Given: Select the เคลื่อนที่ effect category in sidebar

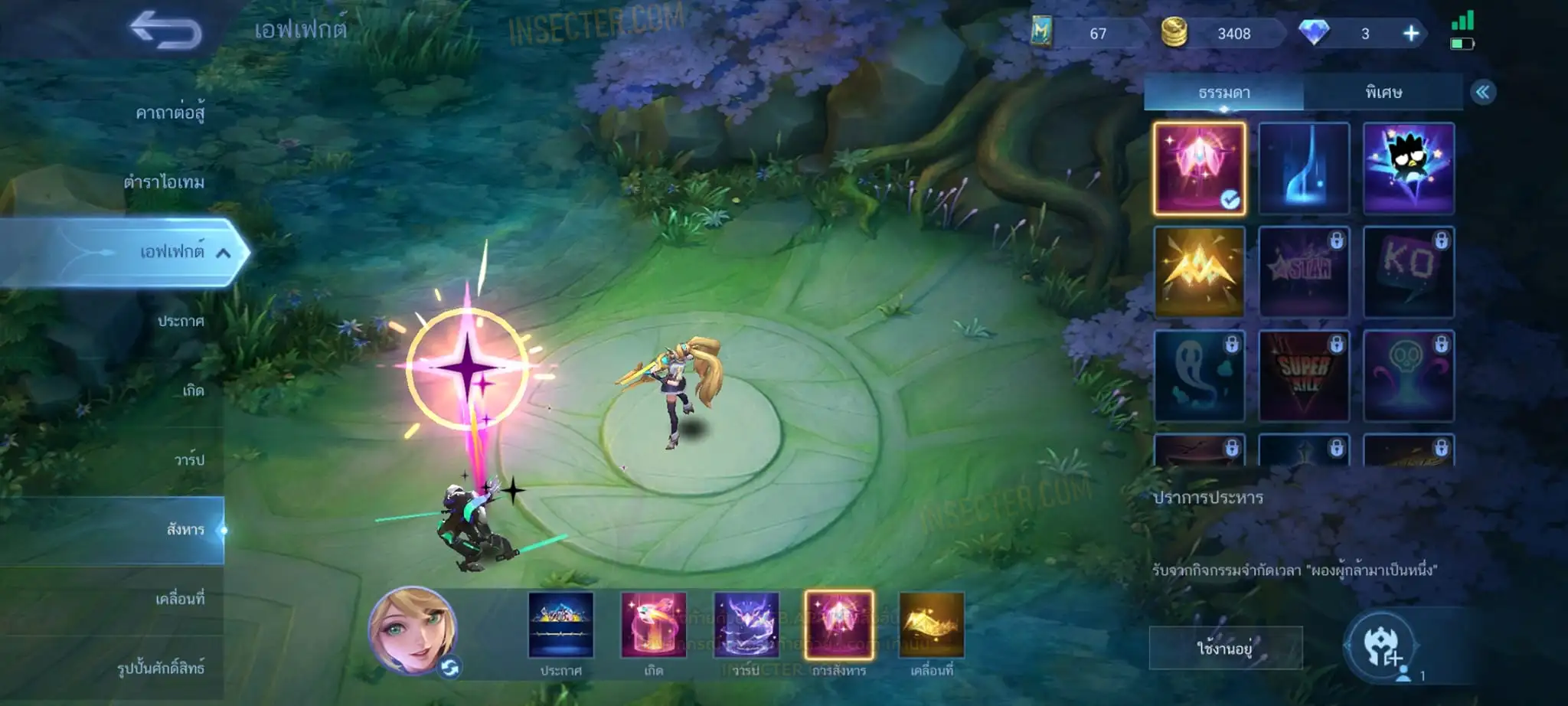Looking at the screenshot, I should coord(180,599).
